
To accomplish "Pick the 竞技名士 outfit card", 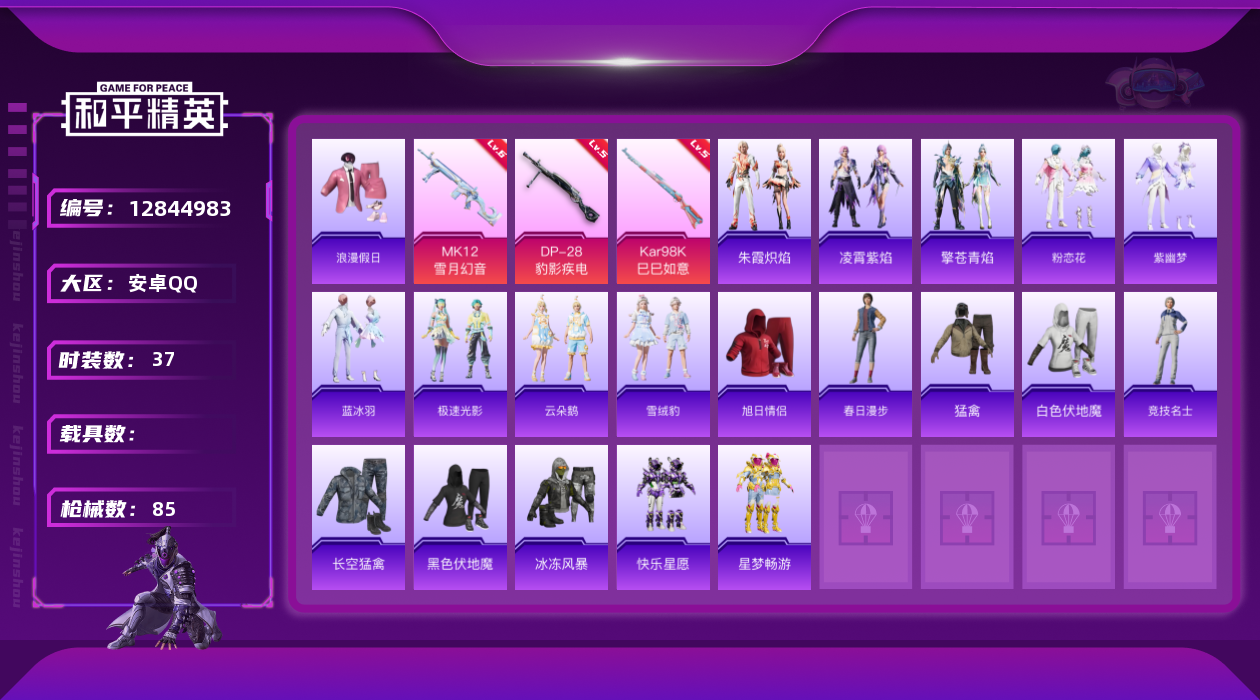I will [1170, 364].
